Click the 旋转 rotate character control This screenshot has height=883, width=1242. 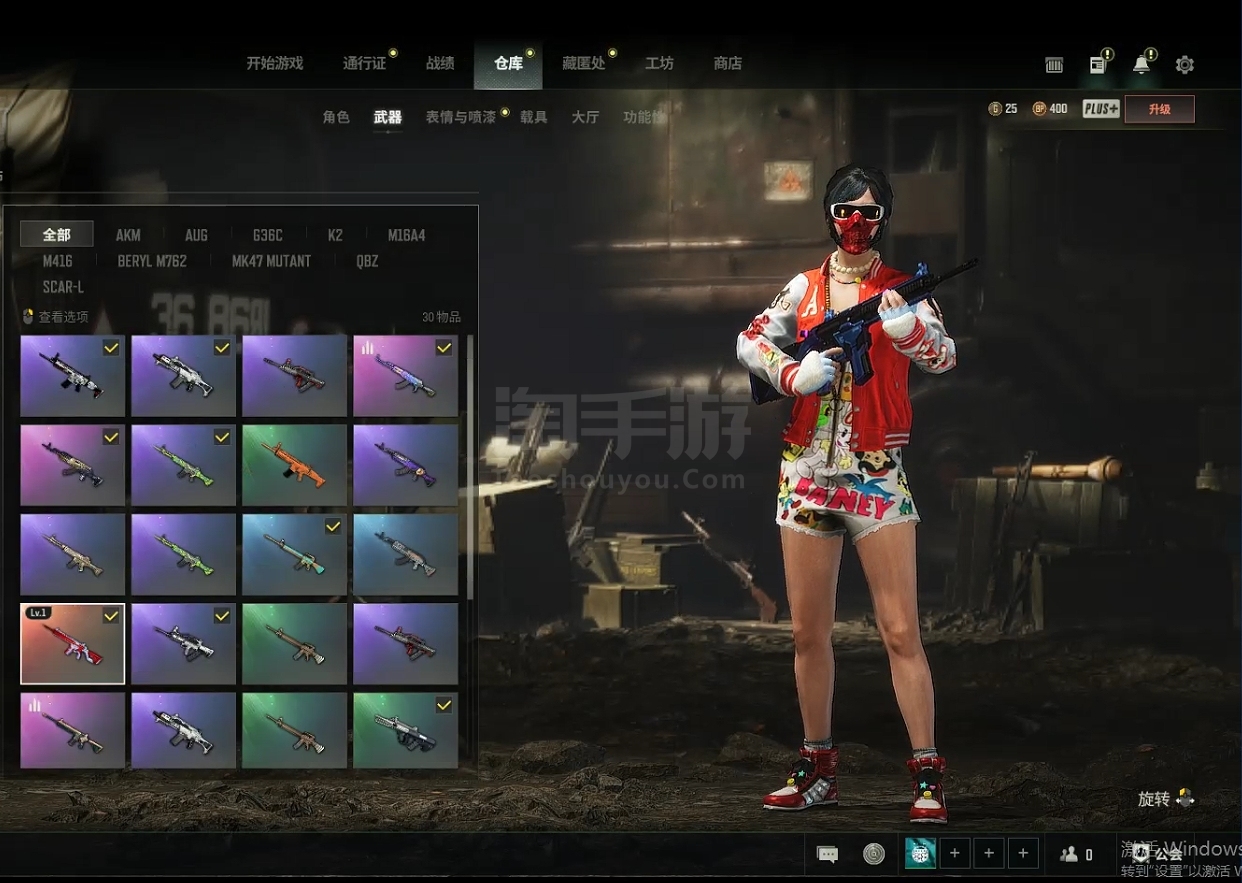coord(1165,799)
